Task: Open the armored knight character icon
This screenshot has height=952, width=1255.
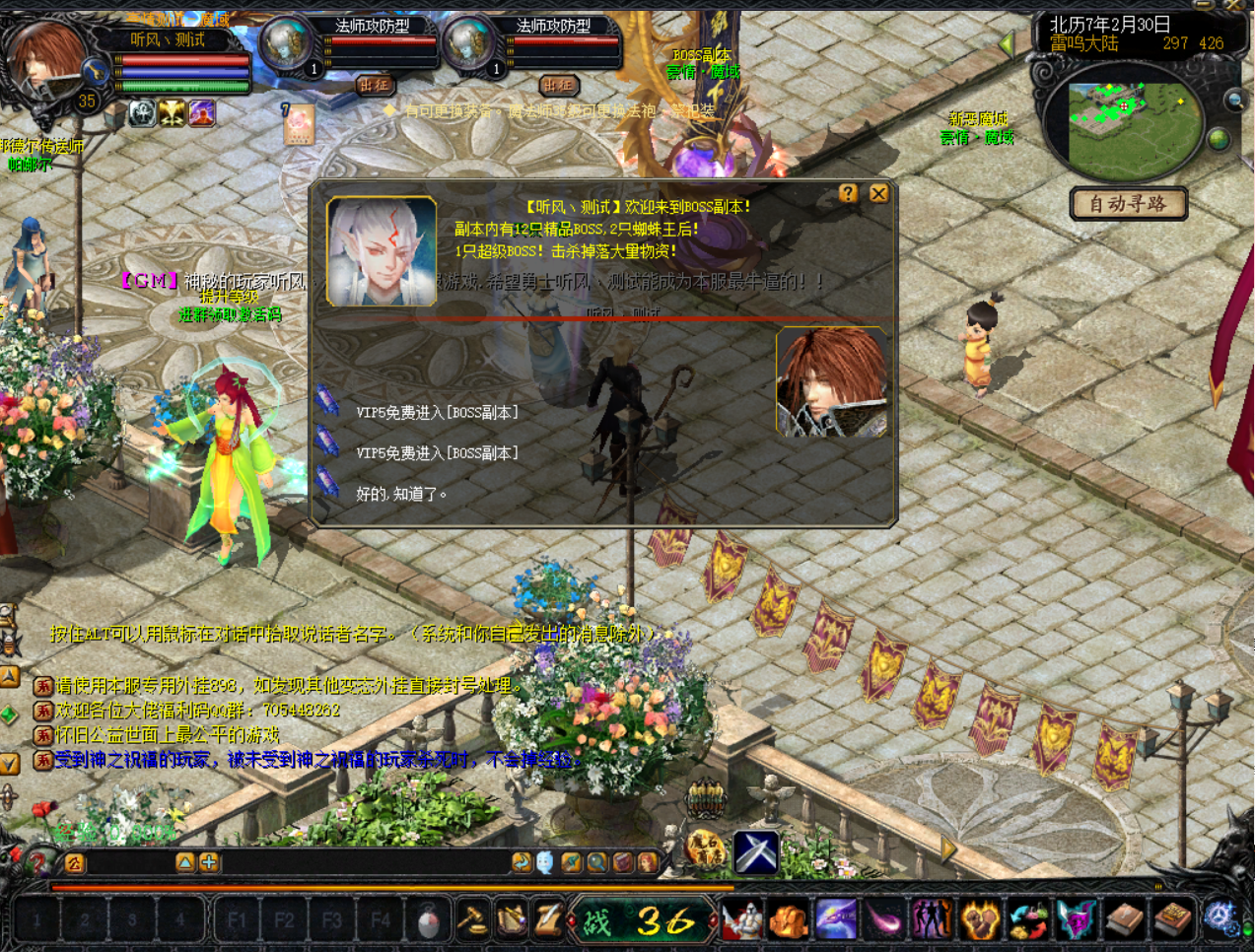Action: (x=743, y=920)
